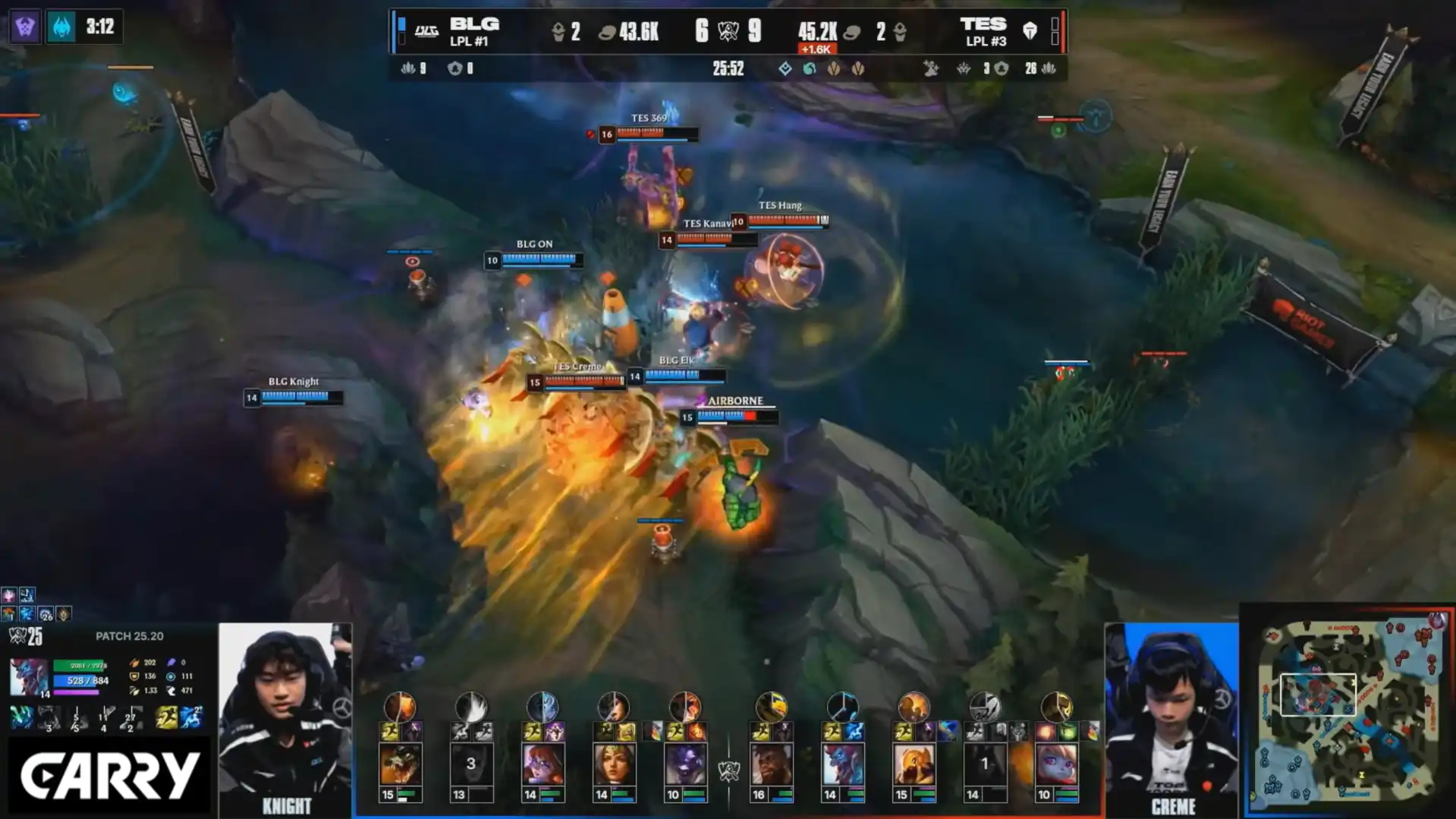The width and height of the screenshot is (1456, 819).
Task: Select the dead champion portrait showing 1
Action: pos(984,764)
